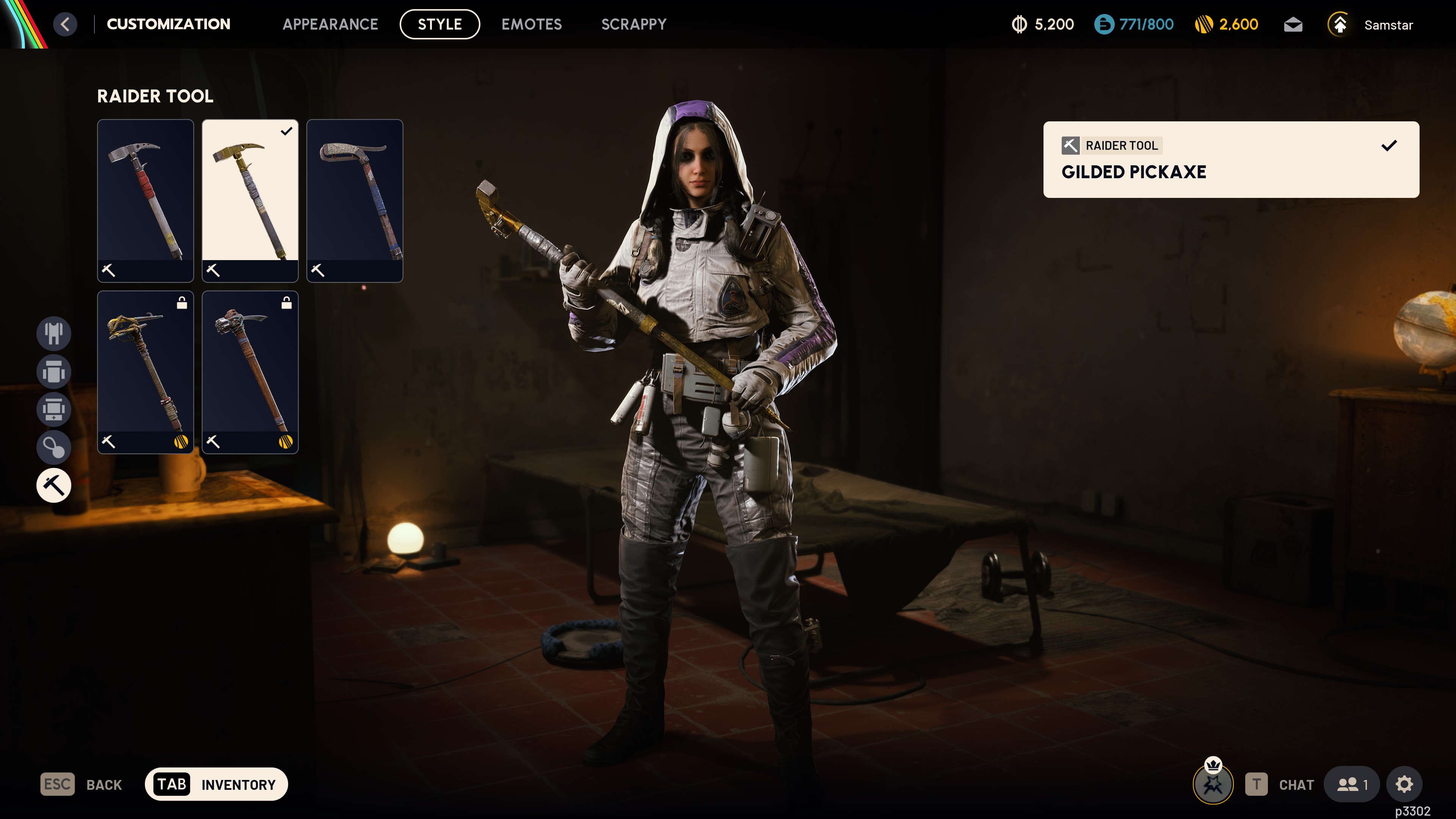Pick the blue-wrapped curved raider tool
1456x819 pixels.
355,200
